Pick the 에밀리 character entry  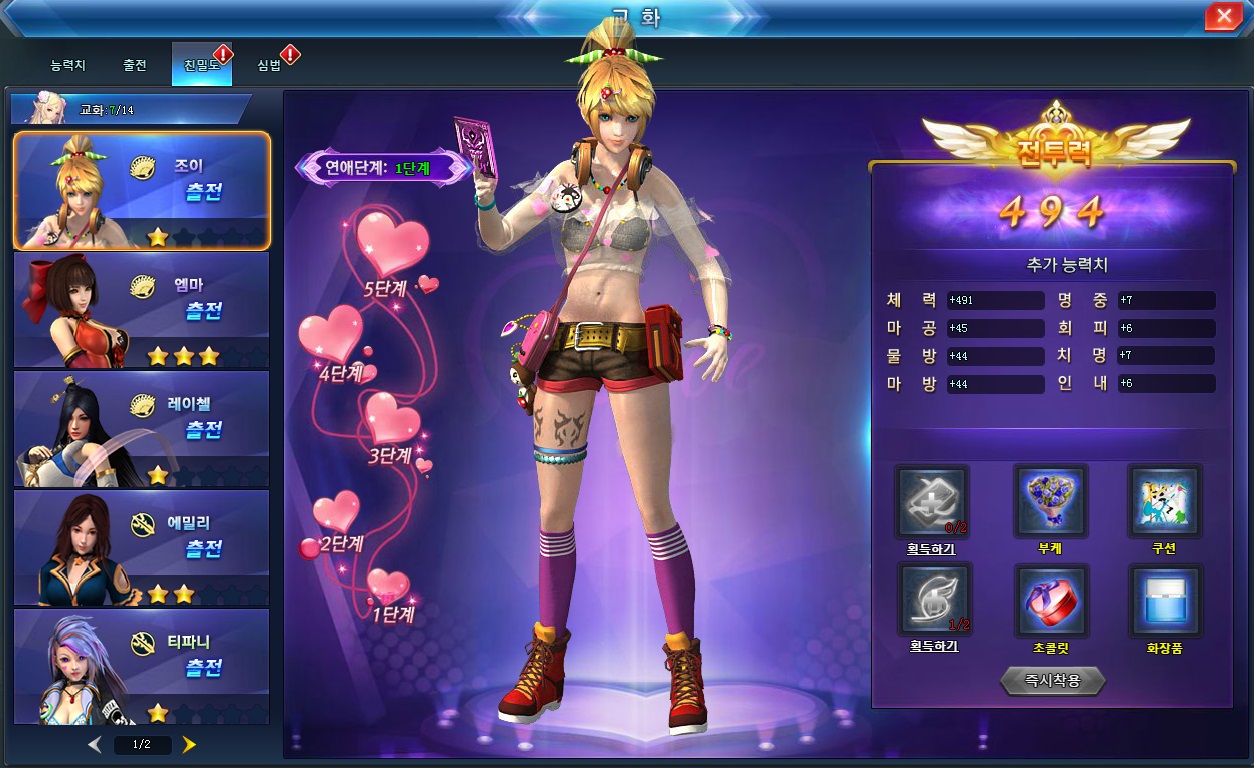(x=141, y=548)
